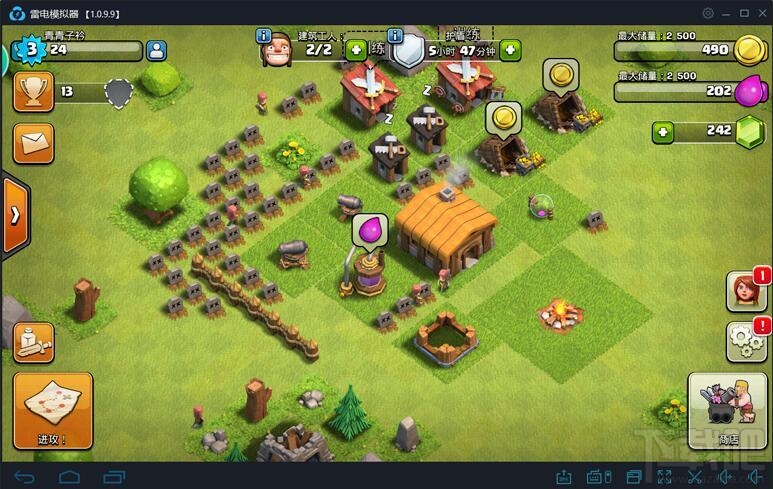The width and height of the screenshot is (773, 489).
Task: Extend shield with the green plus button
Action: tap(510, 49)
